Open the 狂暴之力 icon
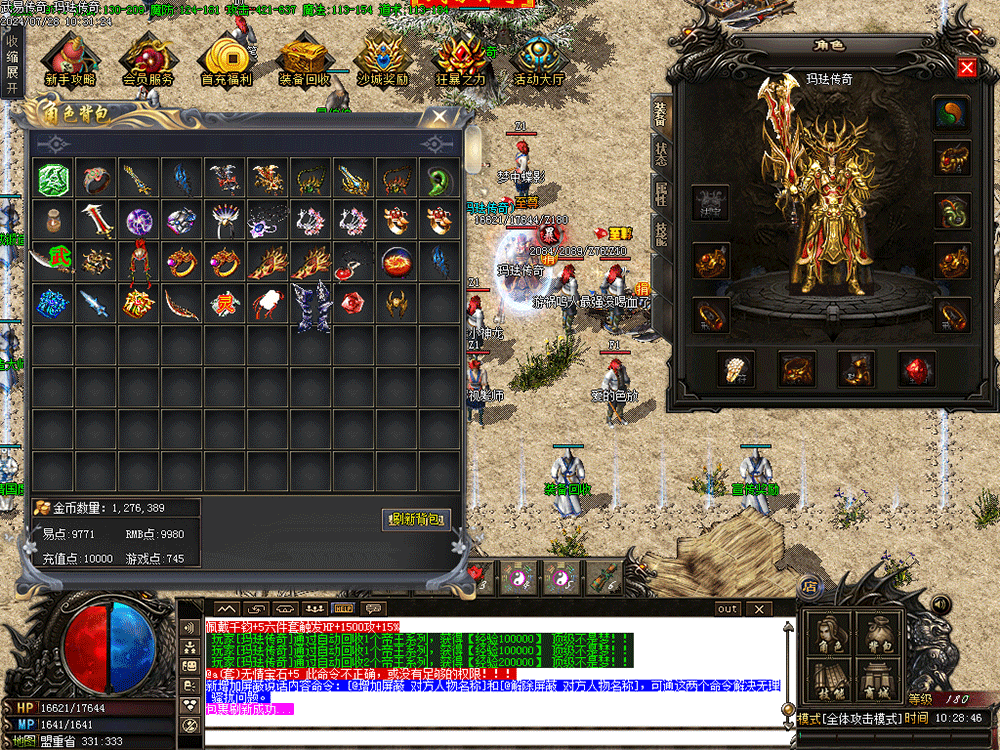This screenshot has width=1000, height=750. point(461,60)
